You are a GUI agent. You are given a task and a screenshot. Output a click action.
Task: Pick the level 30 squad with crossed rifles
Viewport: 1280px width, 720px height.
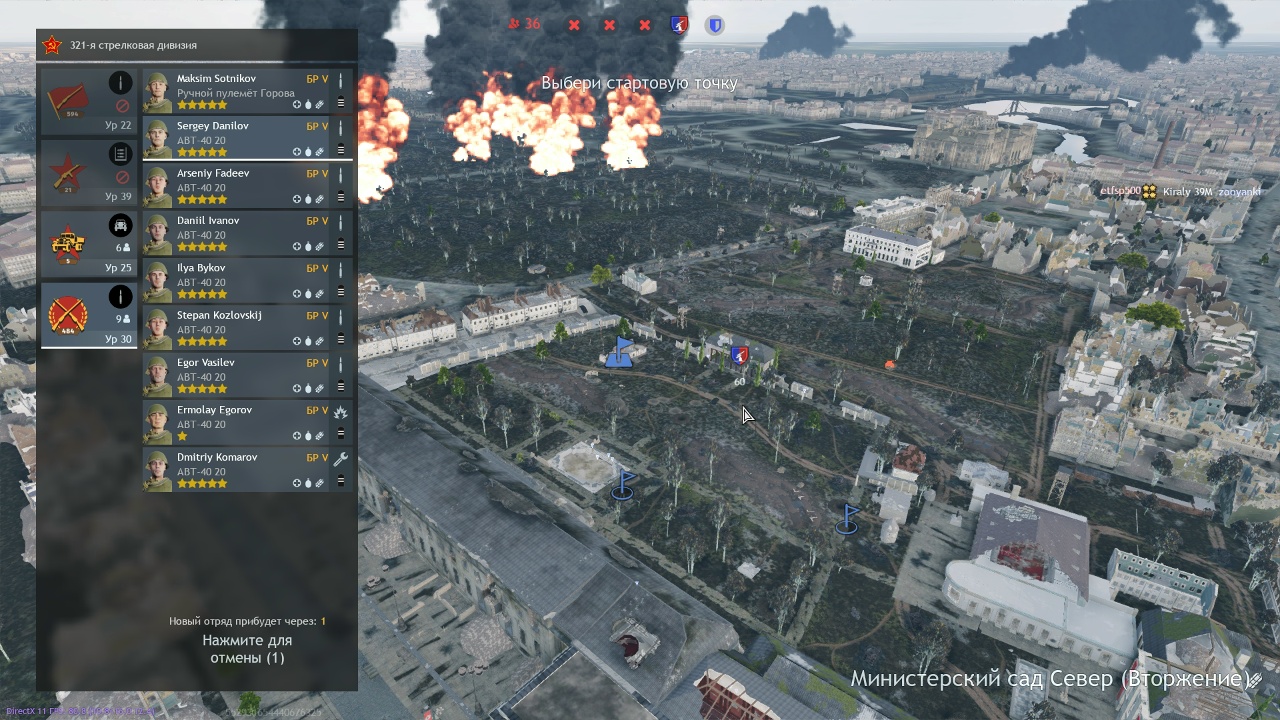88,315
